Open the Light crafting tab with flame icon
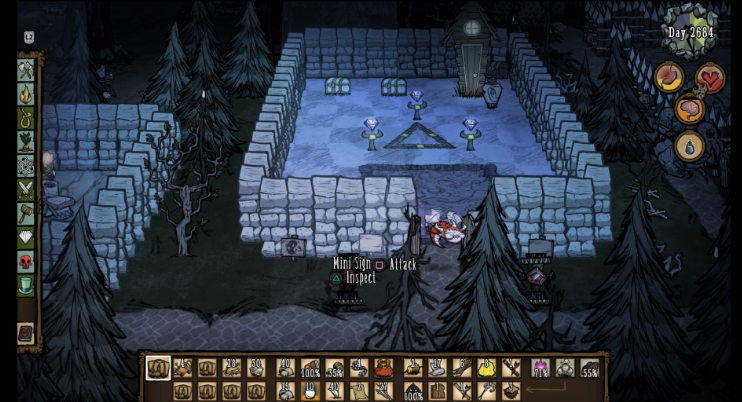Image resolution: width=742 pixels, height=402 pixels. [x=26, y=95]
